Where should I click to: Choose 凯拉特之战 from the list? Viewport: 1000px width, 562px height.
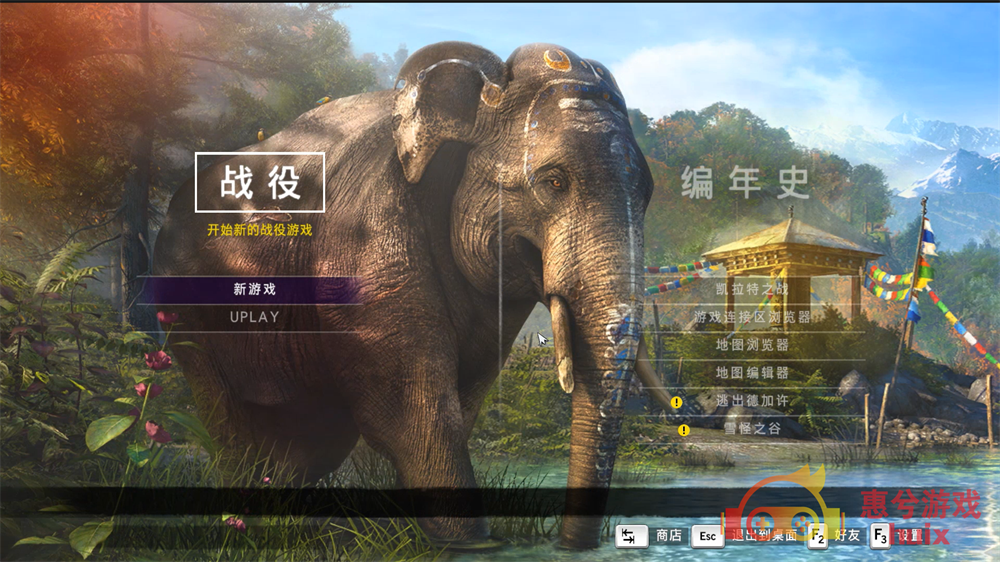pyautogui.click(x=752, y=289)
